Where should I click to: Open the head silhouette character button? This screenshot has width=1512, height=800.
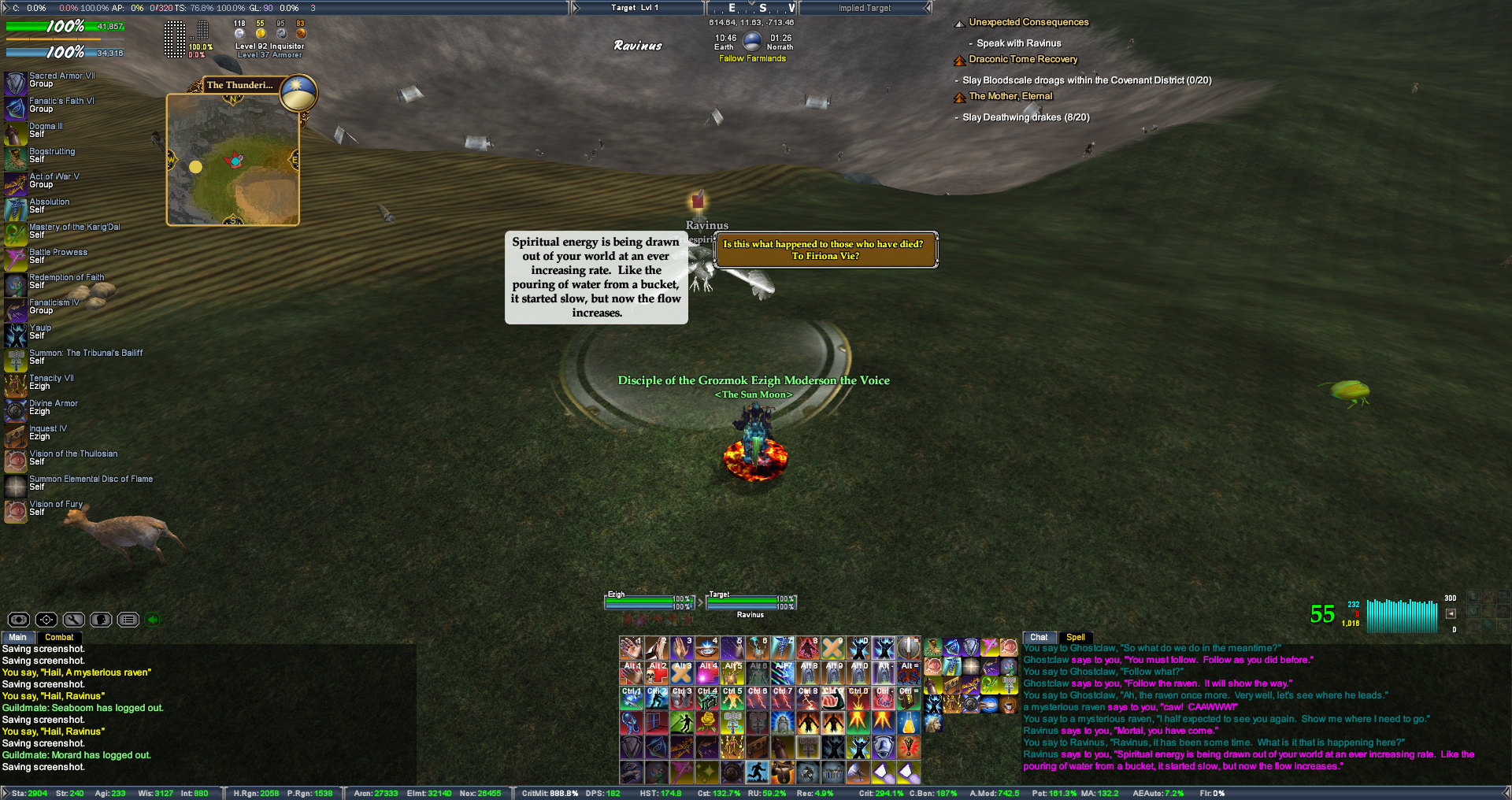pyautogui.click(x=101, y=620)
